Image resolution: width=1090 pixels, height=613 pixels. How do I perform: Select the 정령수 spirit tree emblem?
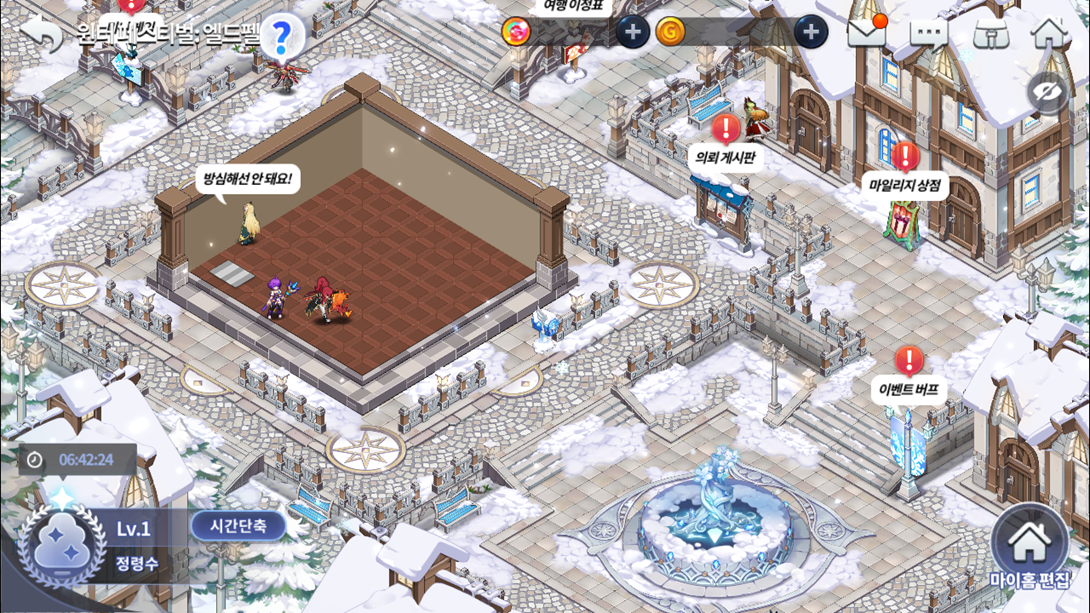[x=63, y=545]
